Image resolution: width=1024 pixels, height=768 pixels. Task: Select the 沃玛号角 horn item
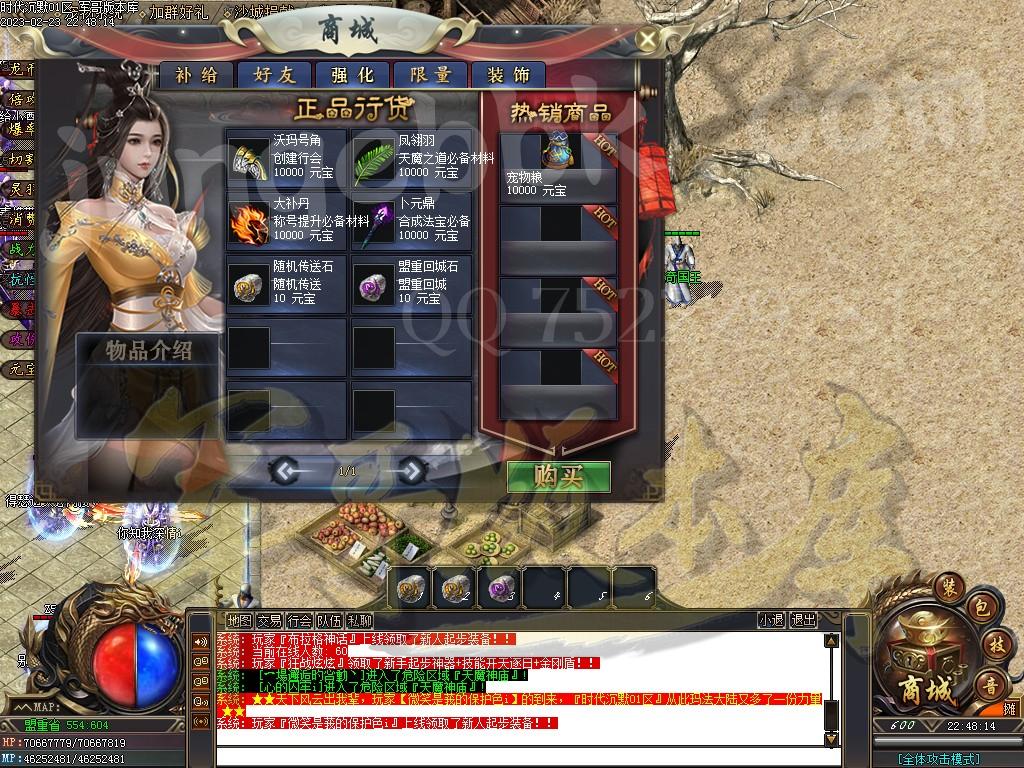[248, 158]
